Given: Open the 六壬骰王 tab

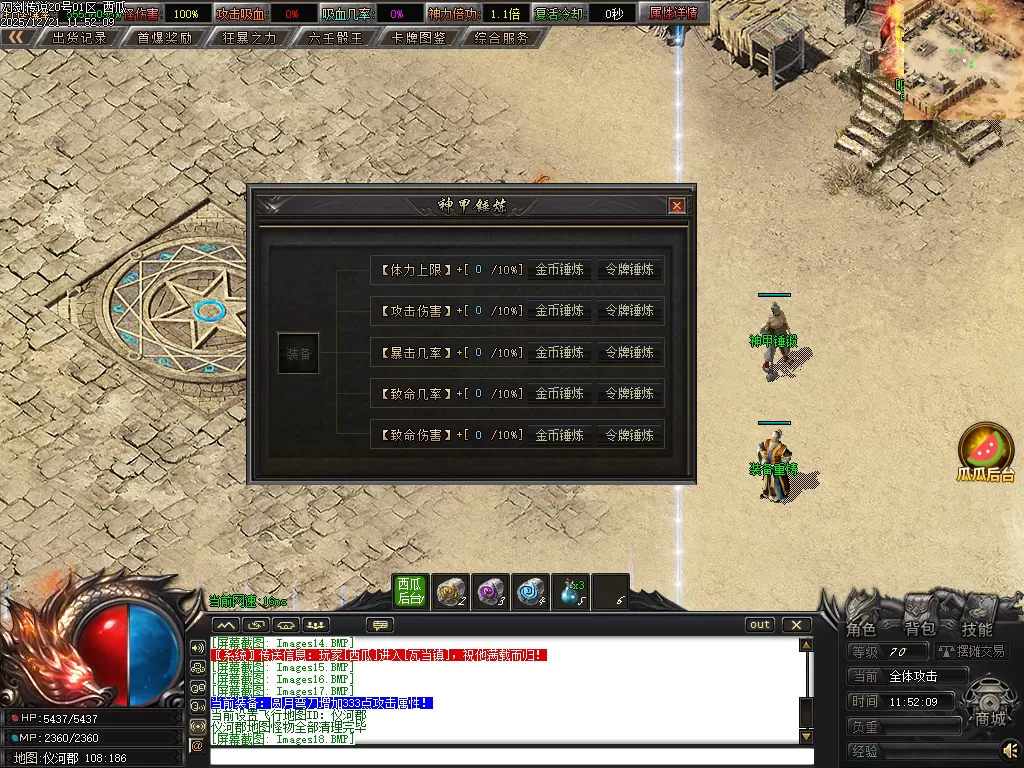Looking at the screenshot, I should click(x=335, y=38).
